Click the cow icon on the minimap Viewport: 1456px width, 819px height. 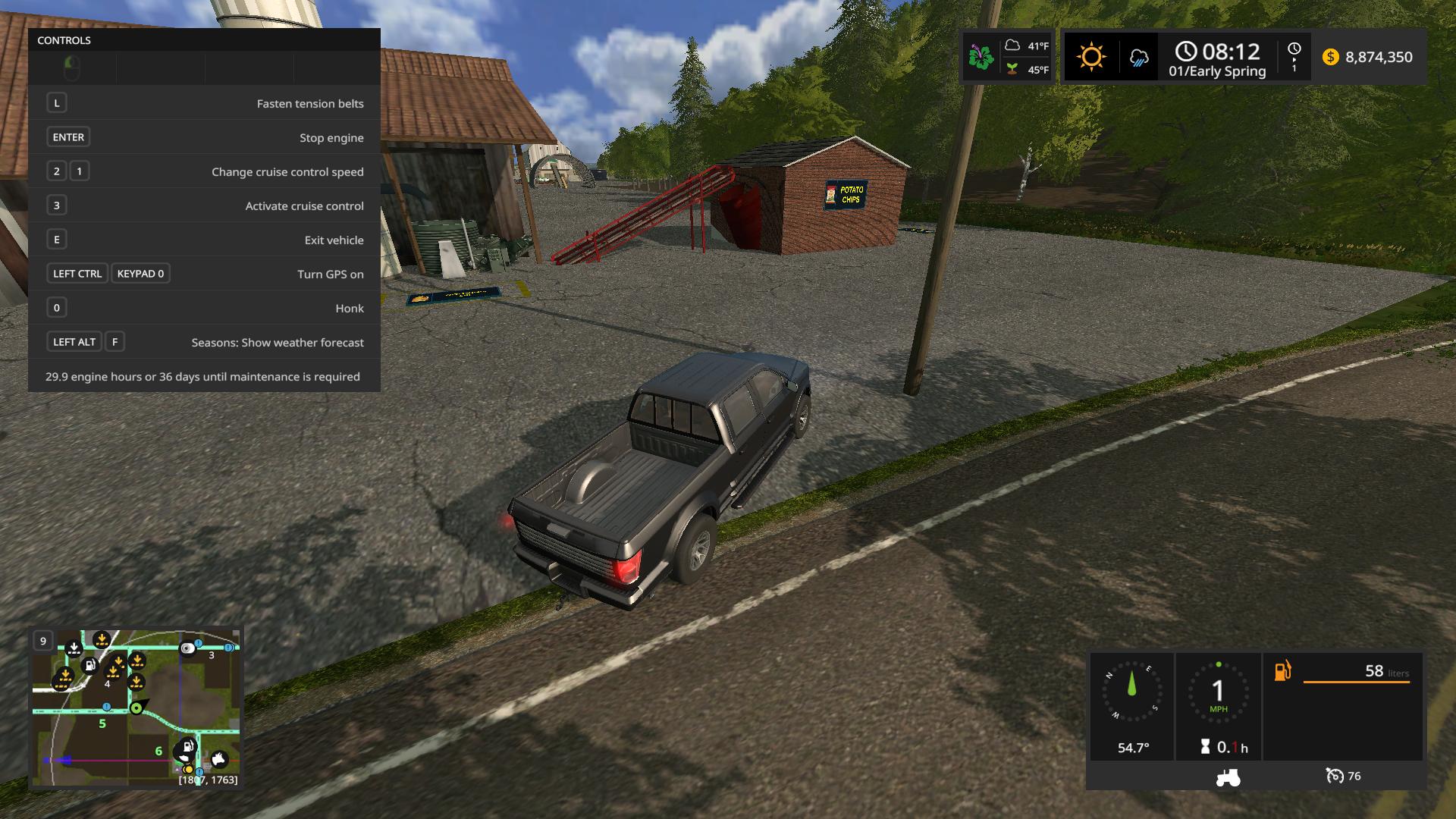click(219, 758)
